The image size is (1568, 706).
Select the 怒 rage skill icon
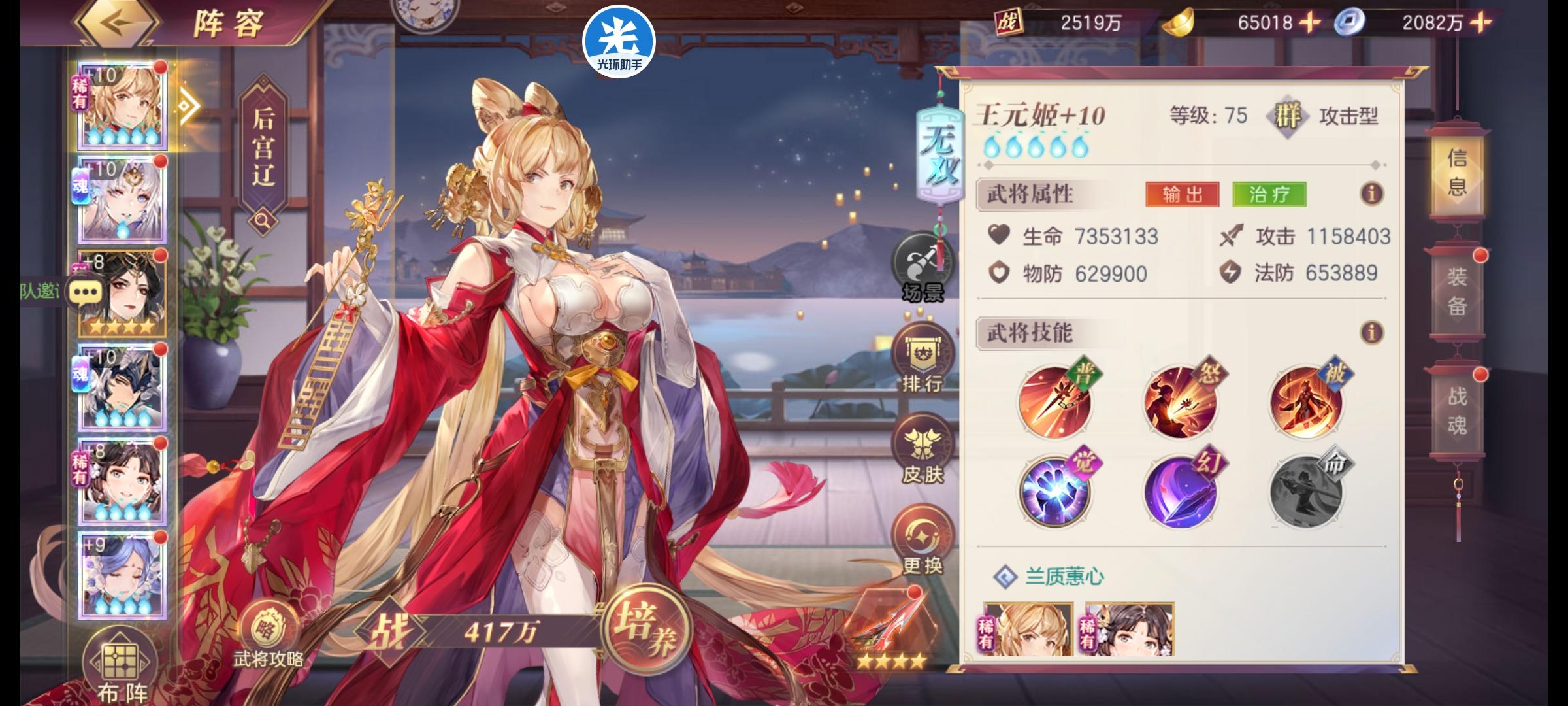tap(1183, 402)
